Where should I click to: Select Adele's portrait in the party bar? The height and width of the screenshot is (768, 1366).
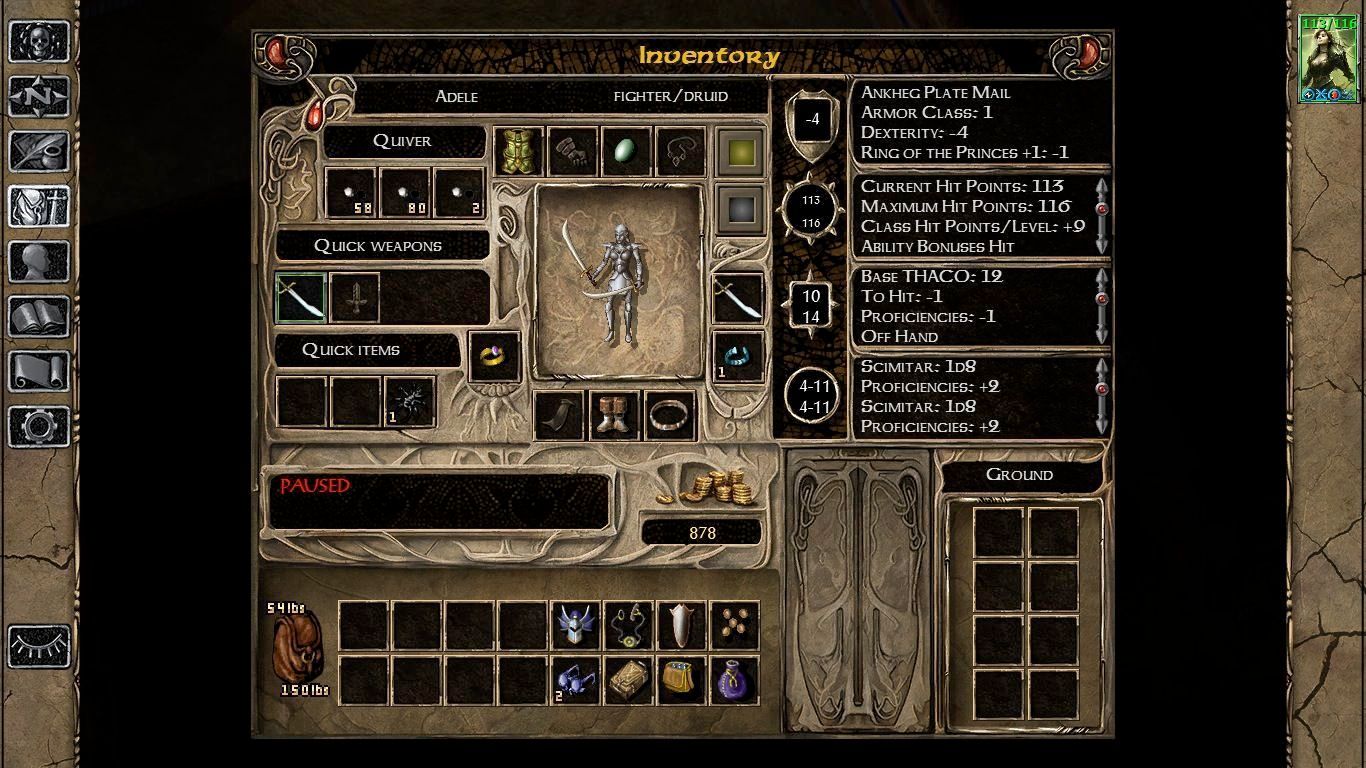point(1327,58)
